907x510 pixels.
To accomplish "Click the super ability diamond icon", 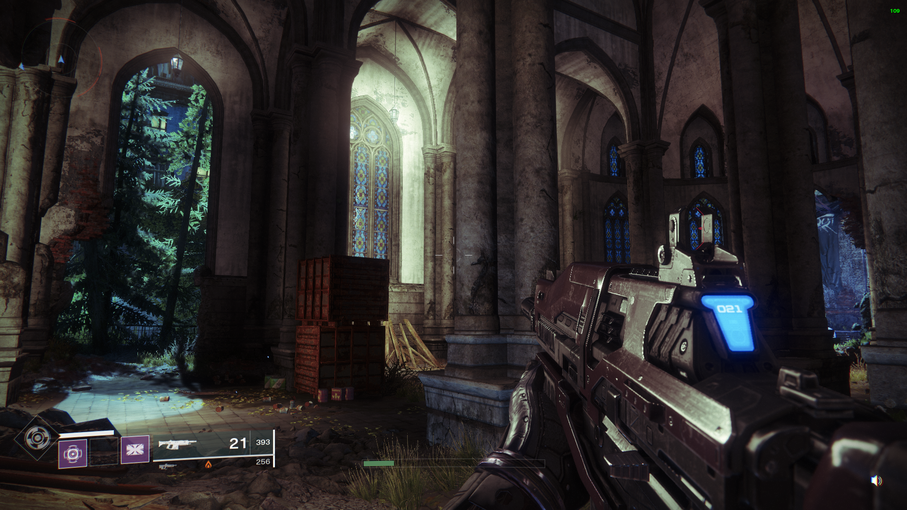I will [38, 436].
